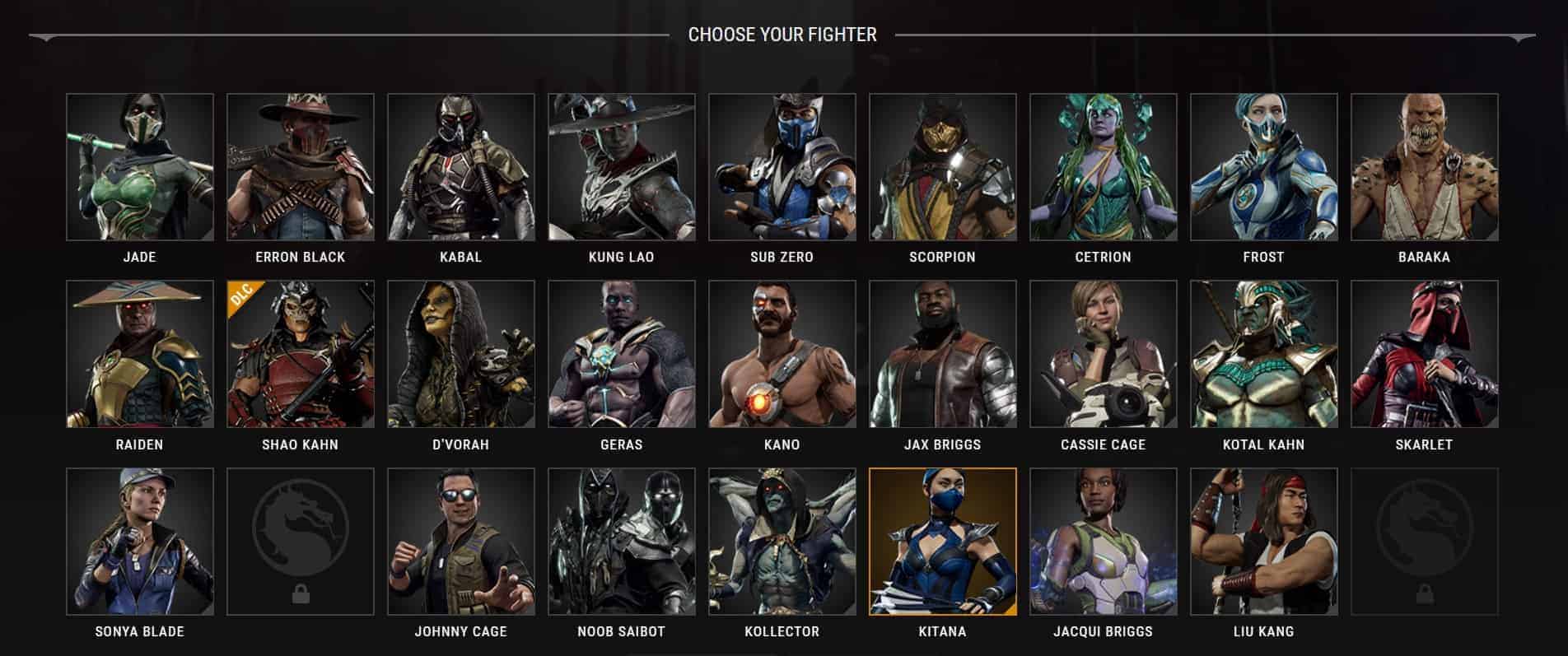1568x656 pixels.
Task: Select Jade as your fighter
Action: 140,167
